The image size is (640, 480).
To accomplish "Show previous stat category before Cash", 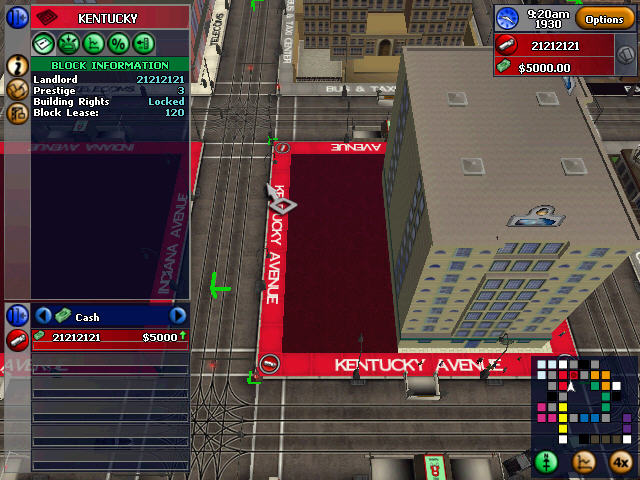I will tap(43, 316).
